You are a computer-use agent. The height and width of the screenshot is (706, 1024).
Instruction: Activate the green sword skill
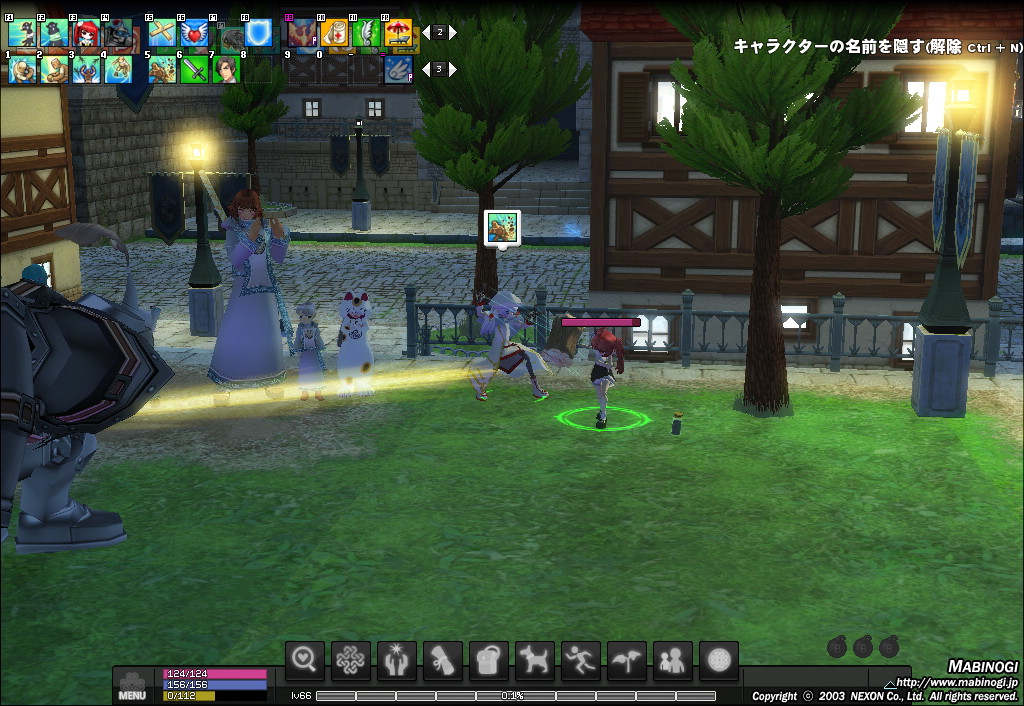tap(195, 69)
